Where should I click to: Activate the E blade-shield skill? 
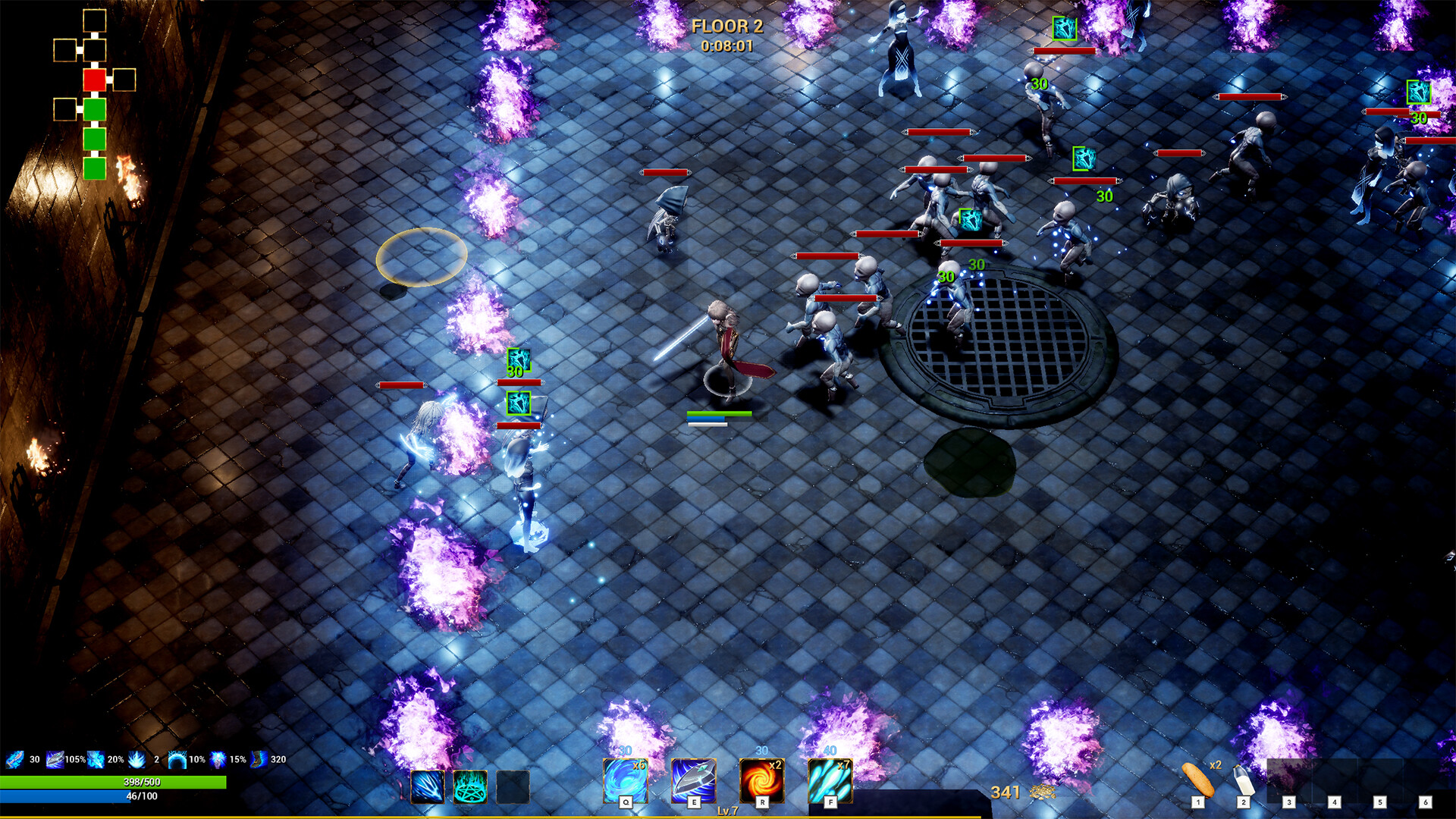(x=694, y=781)
